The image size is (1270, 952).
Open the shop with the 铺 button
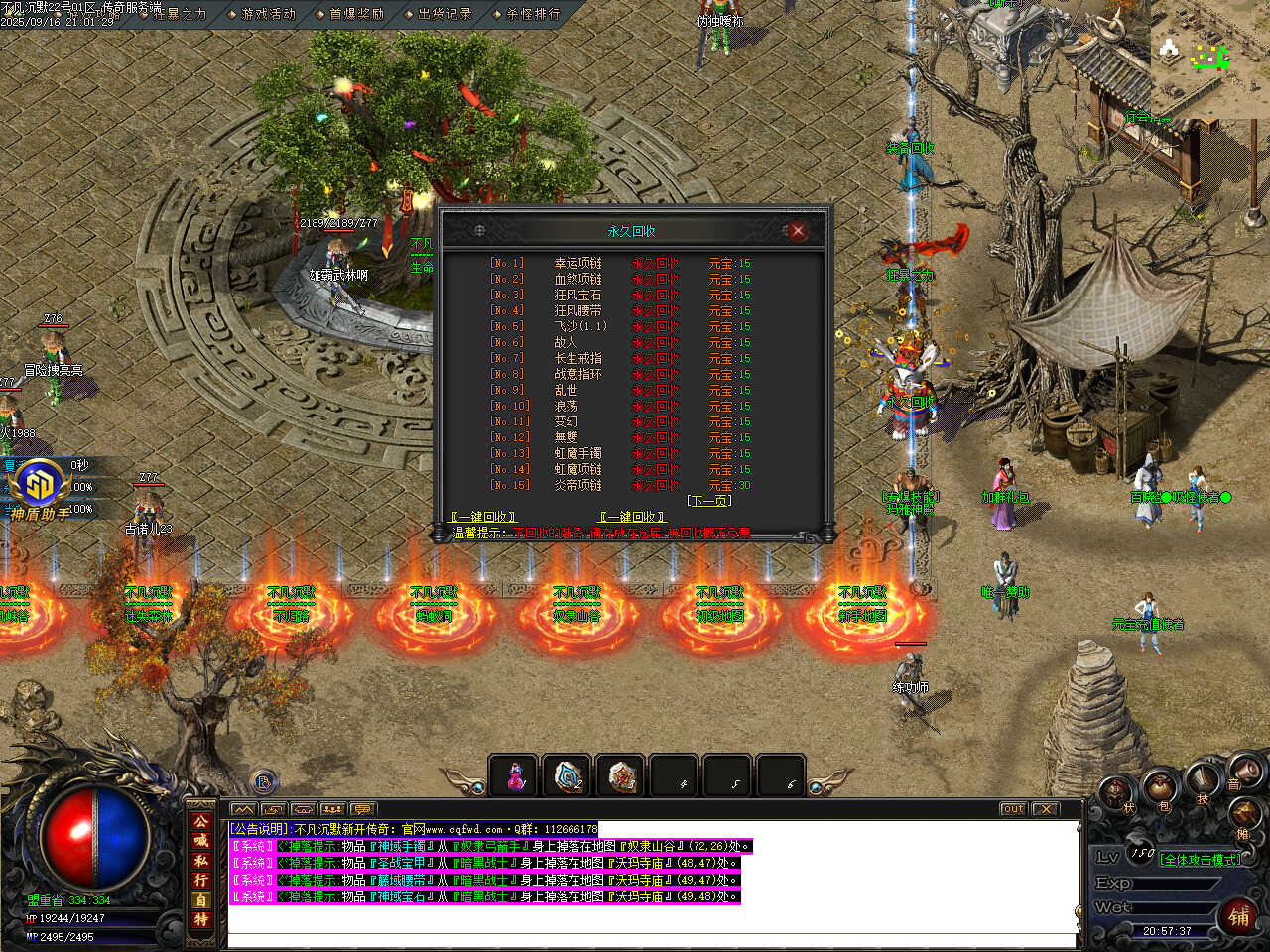coord(1239,915)
